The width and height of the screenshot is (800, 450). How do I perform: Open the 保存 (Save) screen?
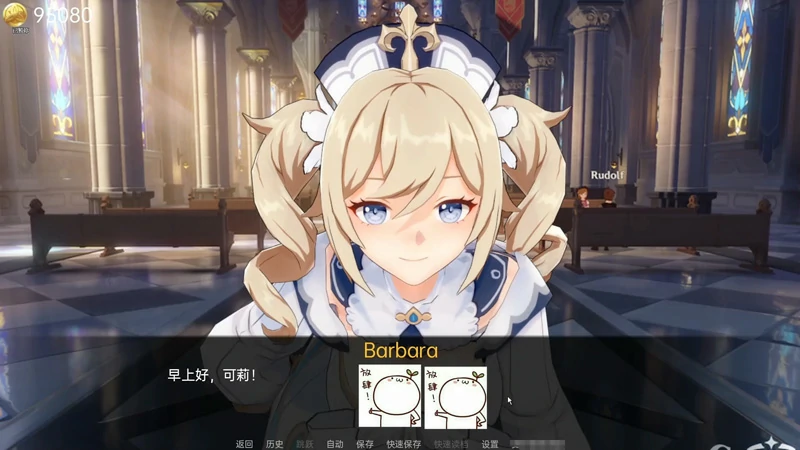365,444
